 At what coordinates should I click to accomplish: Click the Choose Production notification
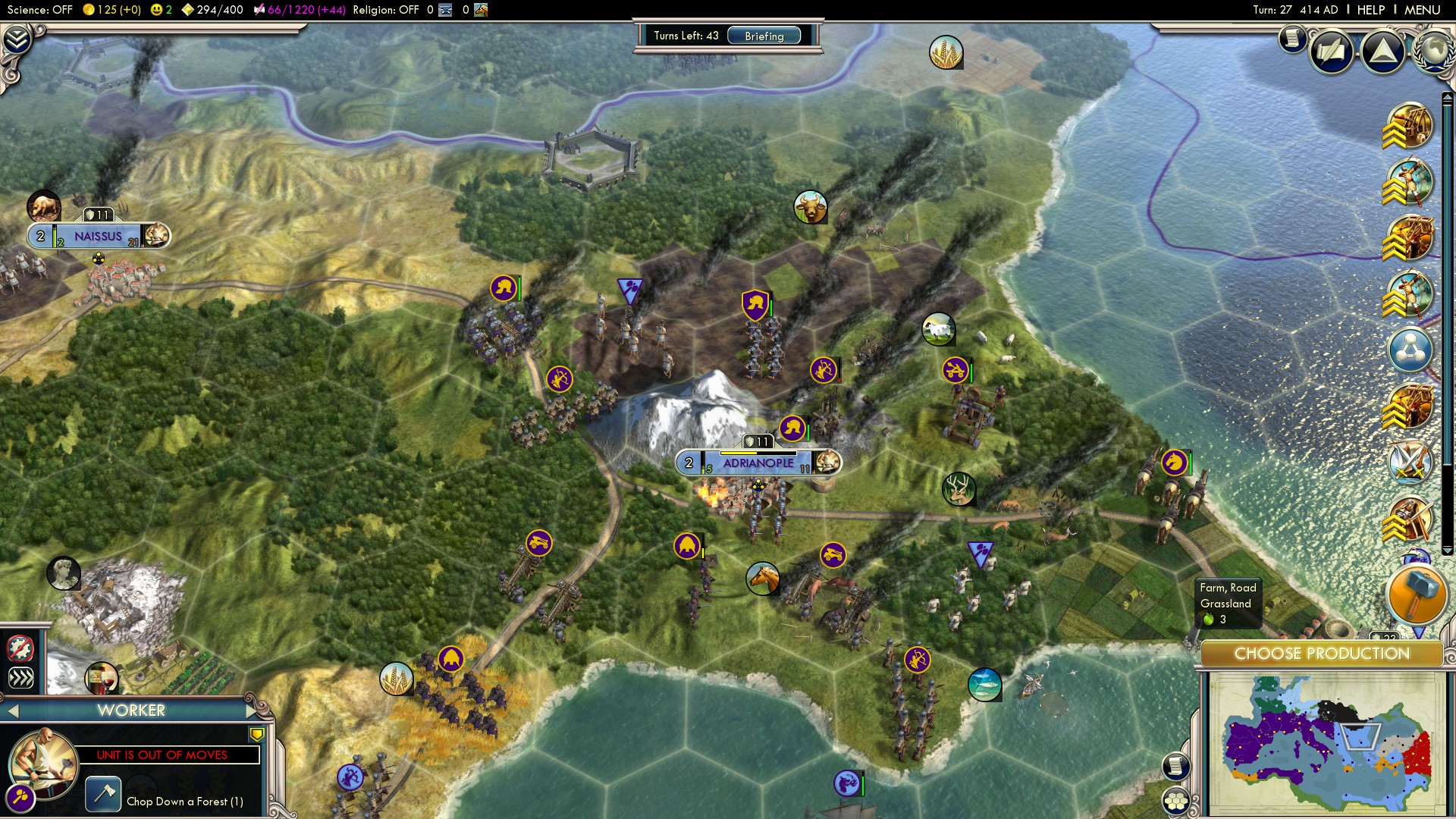[x=1321, y=654]
